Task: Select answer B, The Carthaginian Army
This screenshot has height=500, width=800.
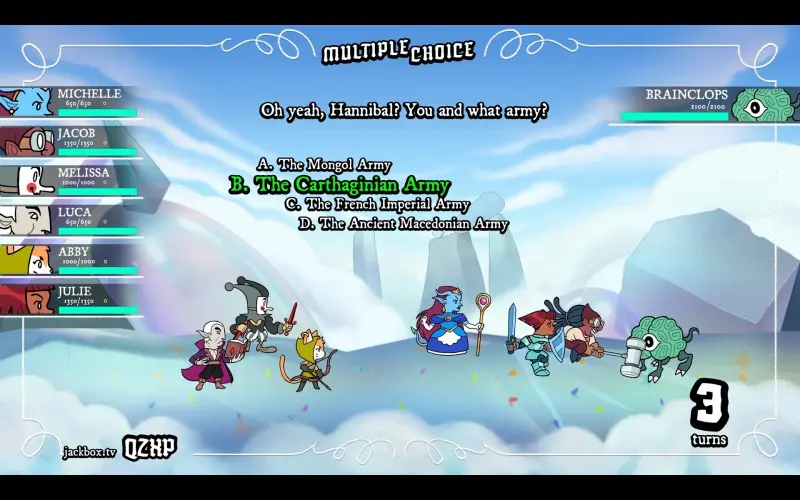Action: pos(340,185)
